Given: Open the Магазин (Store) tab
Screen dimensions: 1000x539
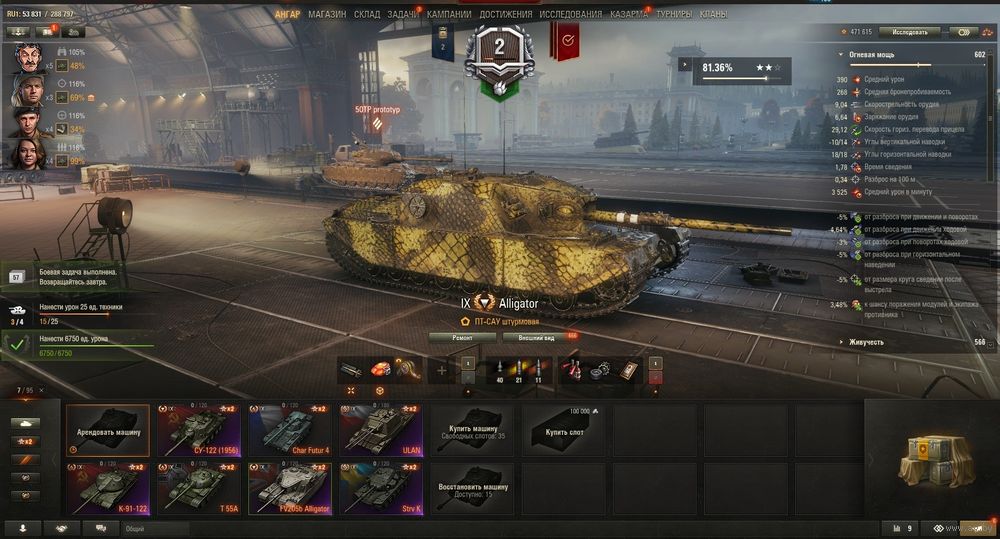Looking at the screenshot, I should 327,15.
